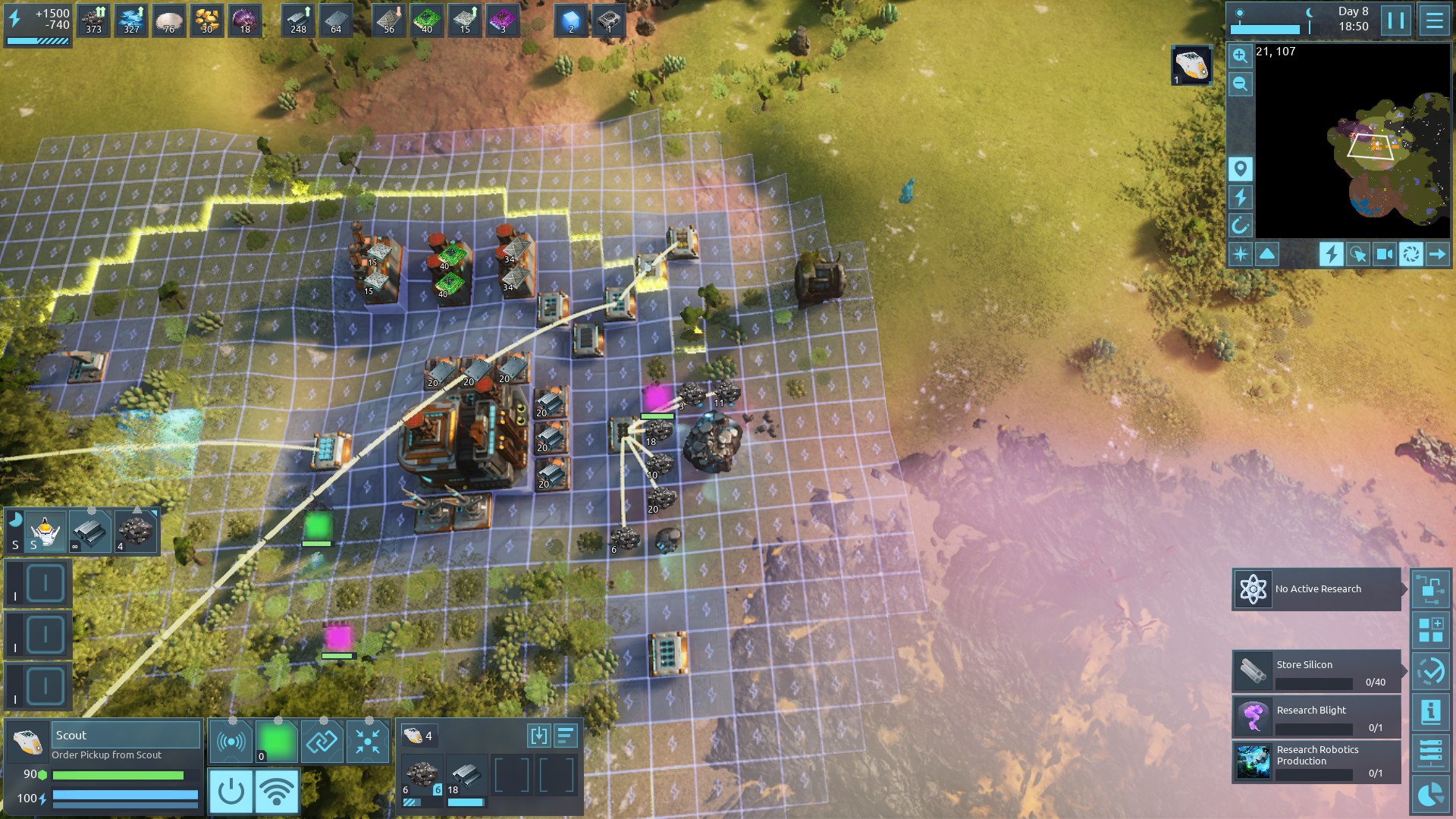Open the info book codex button
Image resolution: width=1456 pixels, height=819 pixels.
1430,713
